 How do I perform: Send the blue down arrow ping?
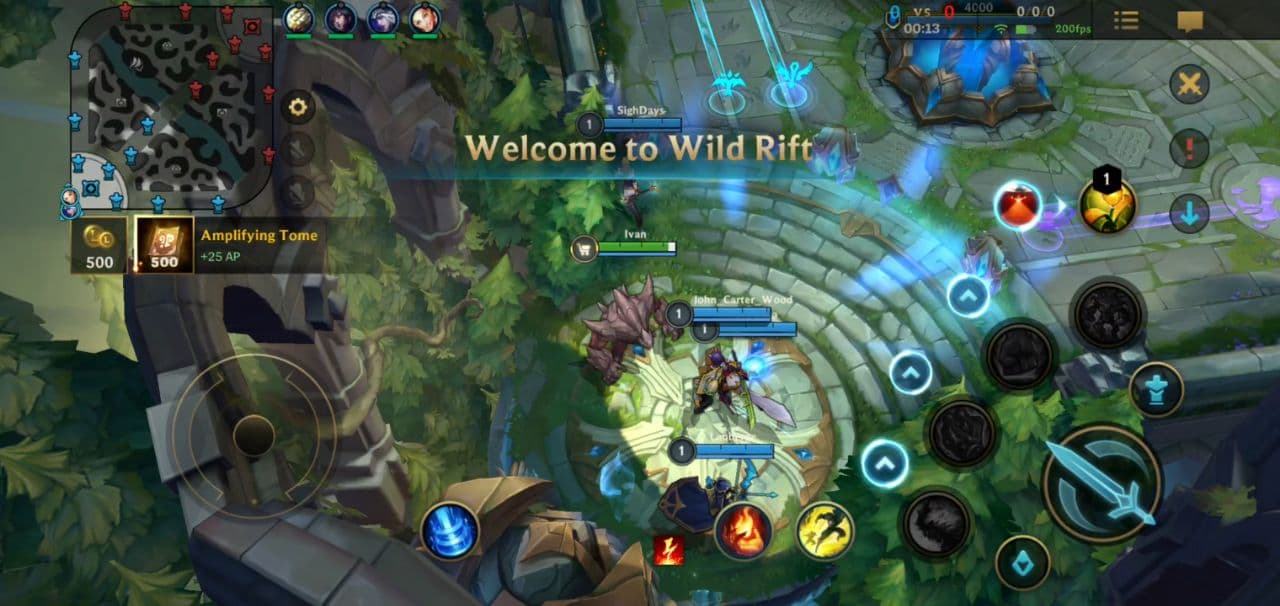pos(1189,213)
